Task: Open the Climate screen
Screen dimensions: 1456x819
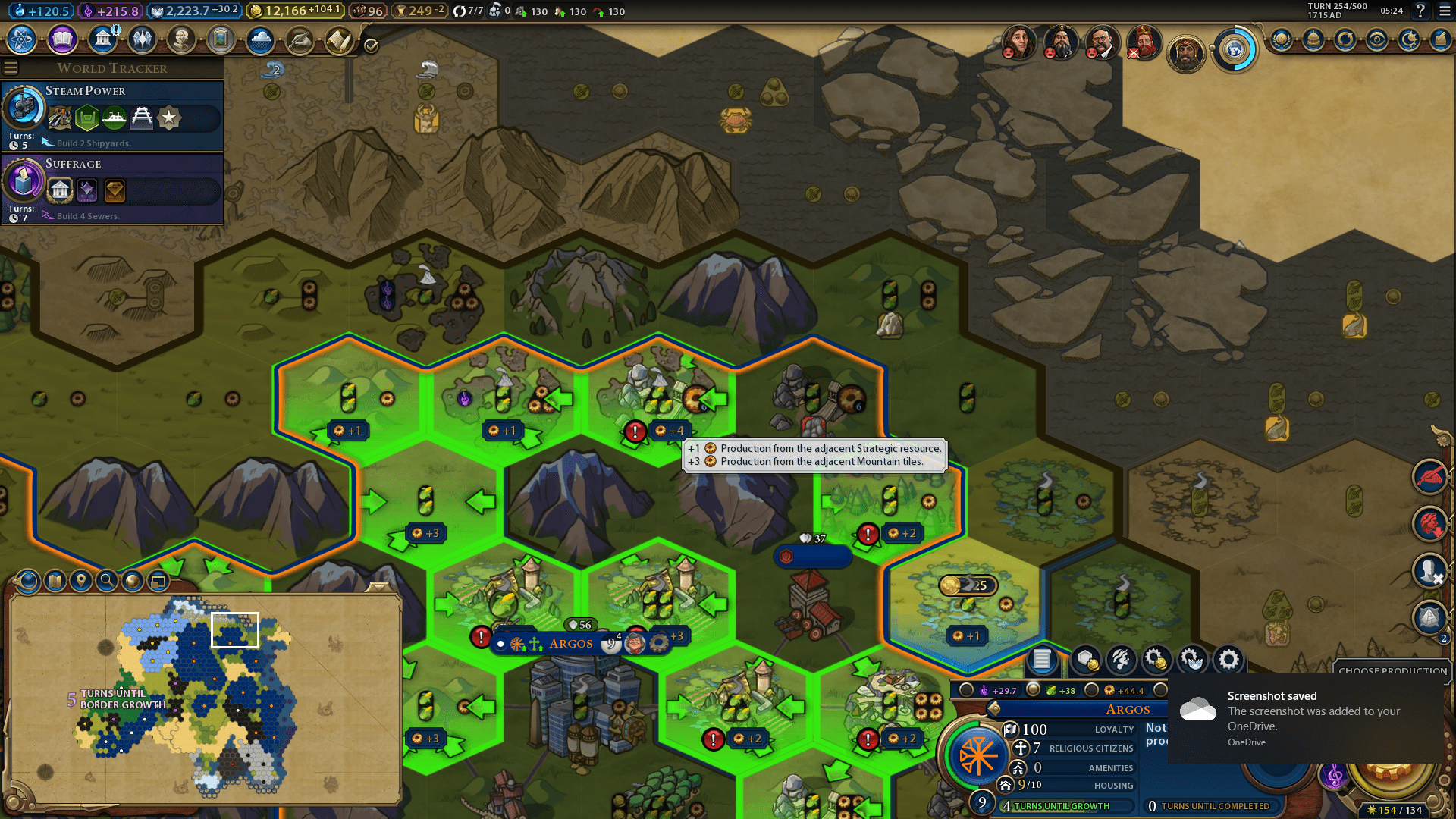Action: point(259,39)
